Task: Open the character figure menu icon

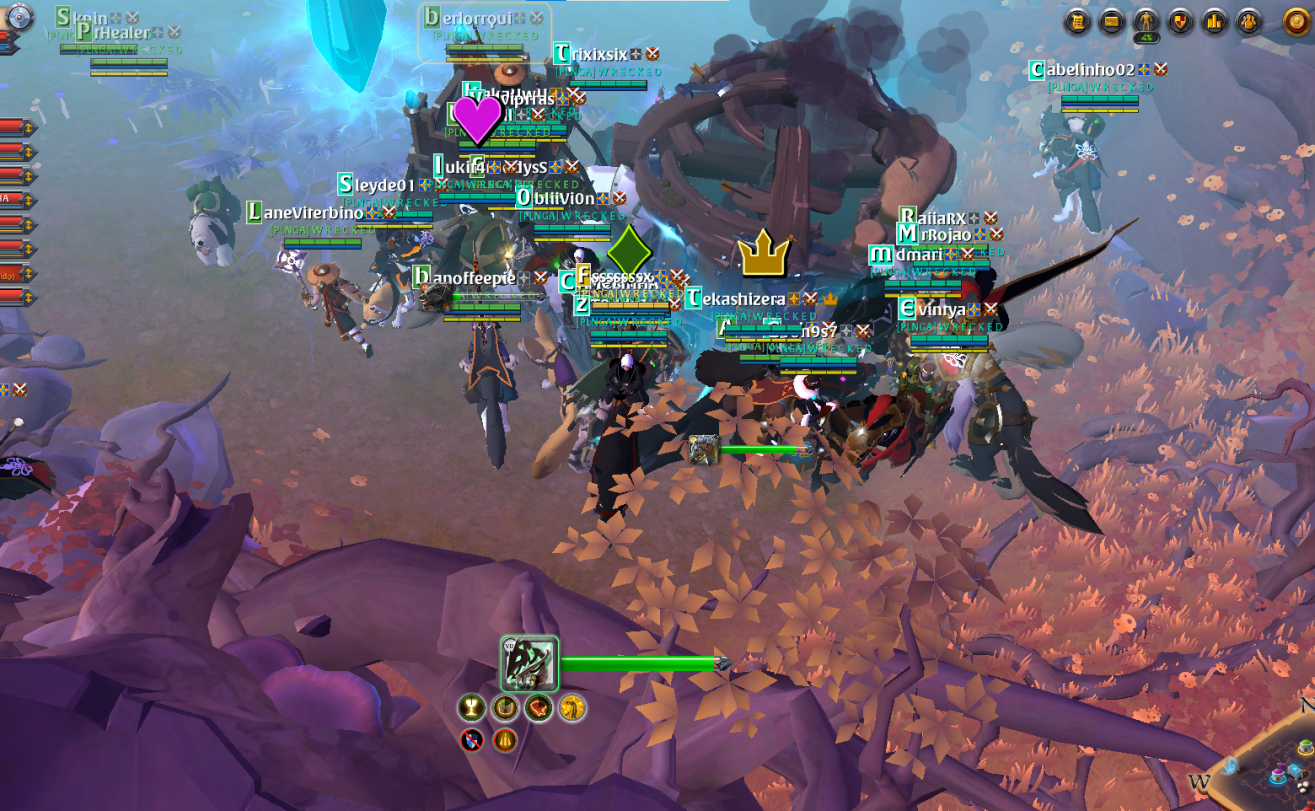Action: (1146, 21)
